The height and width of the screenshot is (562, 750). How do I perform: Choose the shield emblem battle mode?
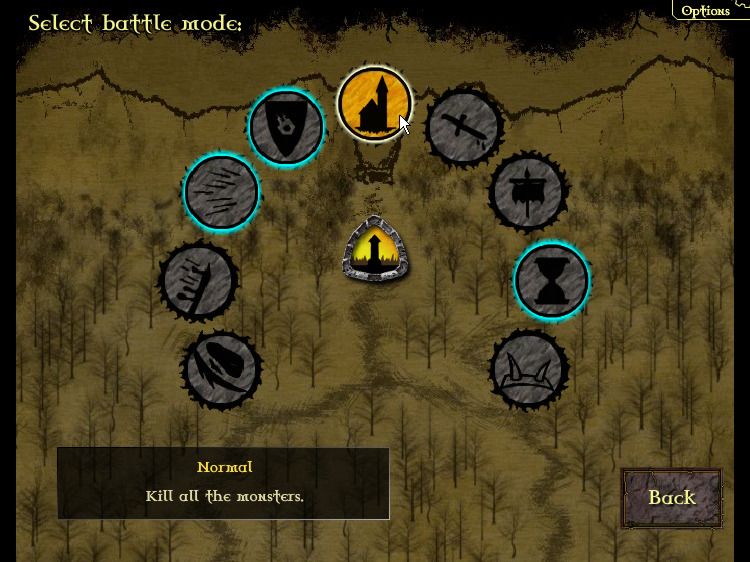click(286, 127)
